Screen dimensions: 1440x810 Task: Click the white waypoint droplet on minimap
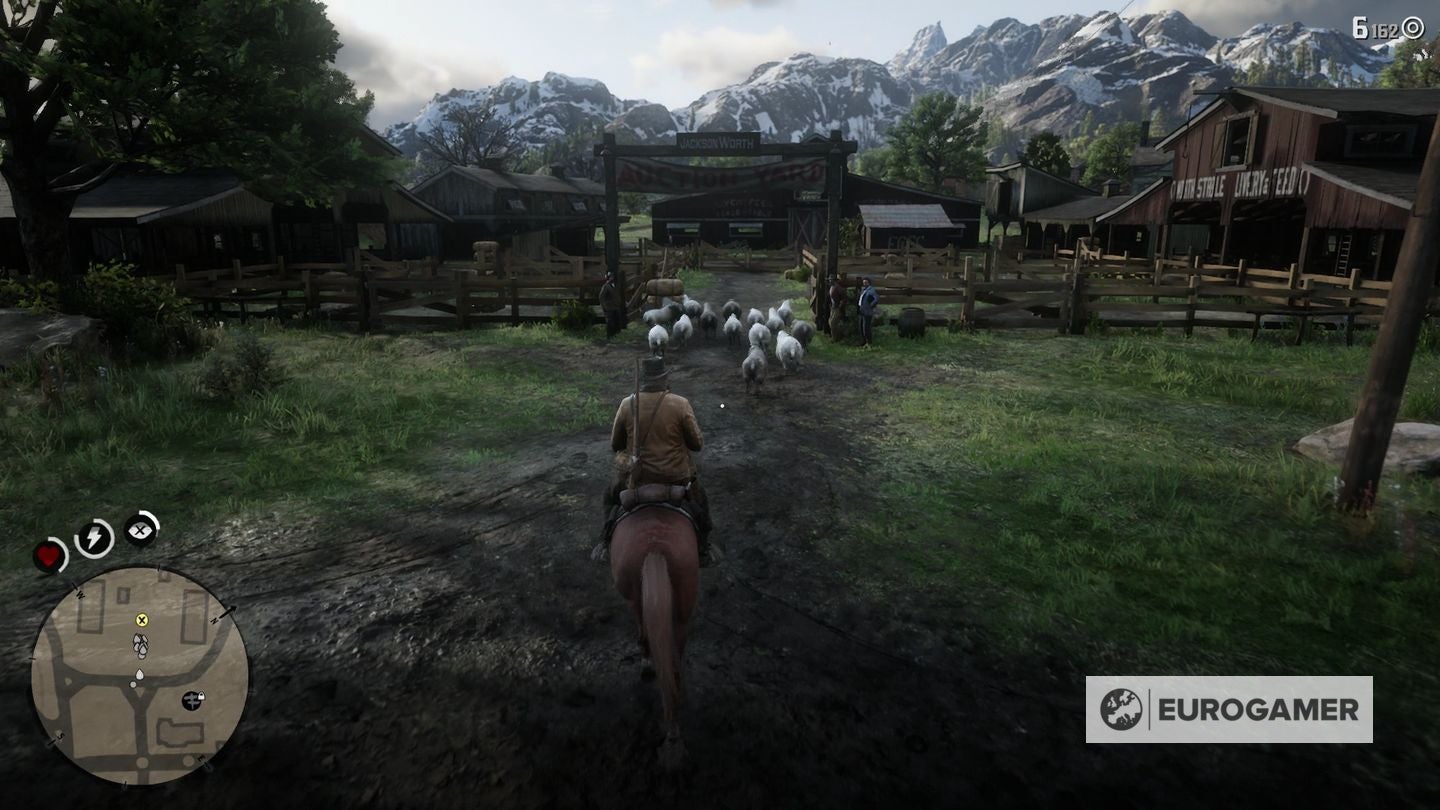[141, 675]
